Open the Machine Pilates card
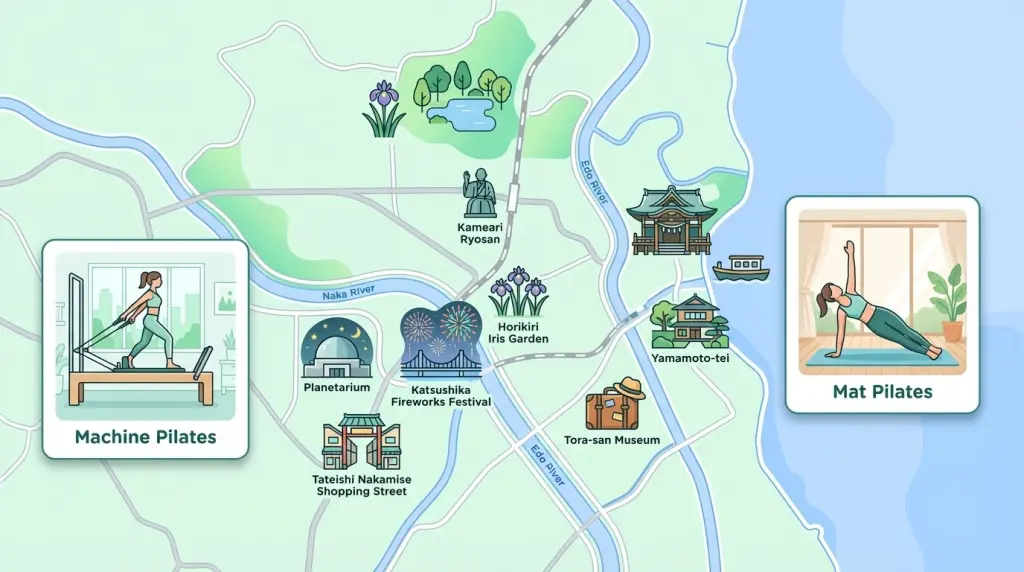The height and width of the screenshot is (572, 1024). click(145, 349)
